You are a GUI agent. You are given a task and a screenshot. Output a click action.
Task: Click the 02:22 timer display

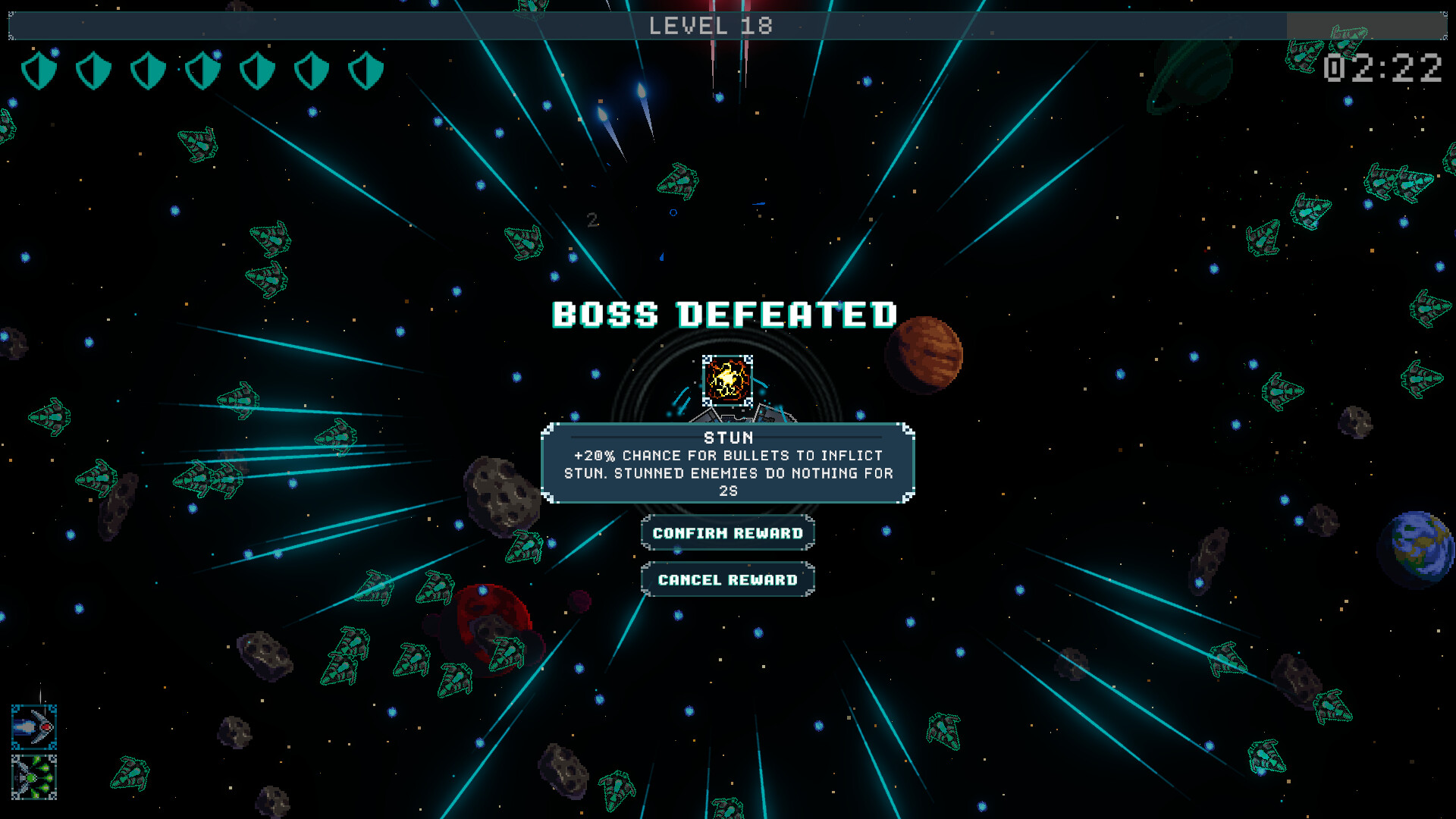point(1383,69)
